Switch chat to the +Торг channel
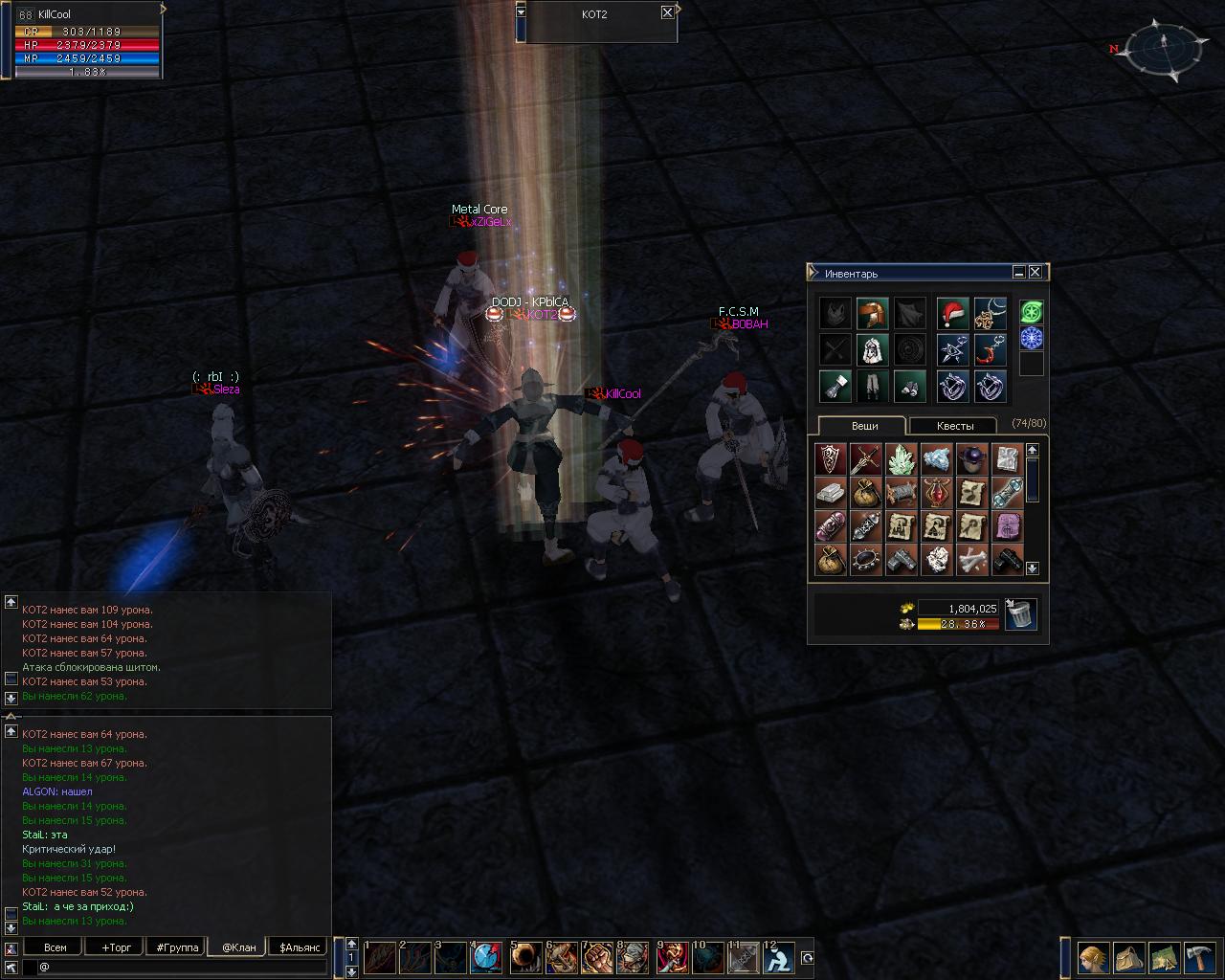Image resolution: width=1225 pixels, height=980 pixels. 116,947
